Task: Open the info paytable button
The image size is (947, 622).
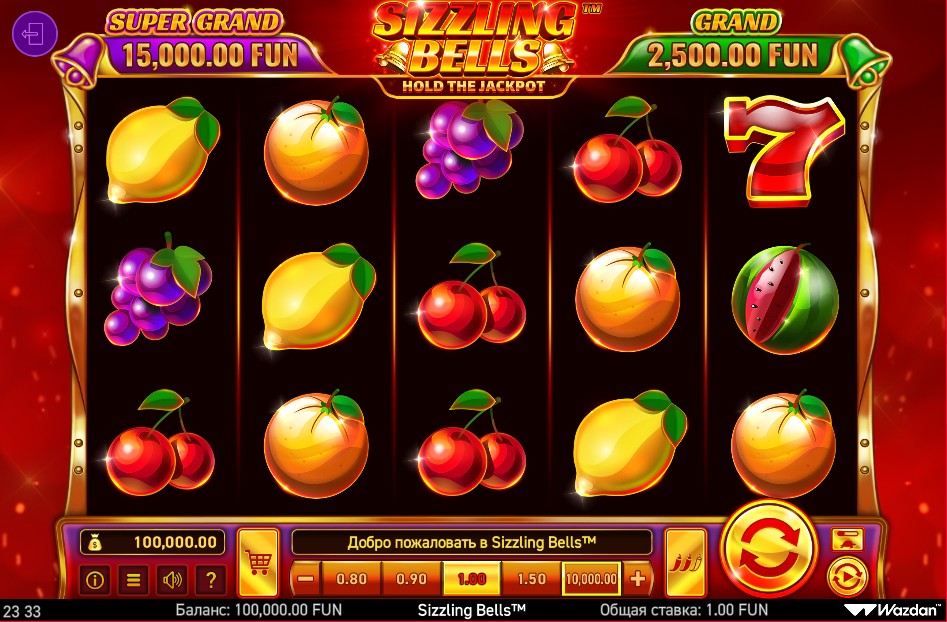Action: coord(97,578)
